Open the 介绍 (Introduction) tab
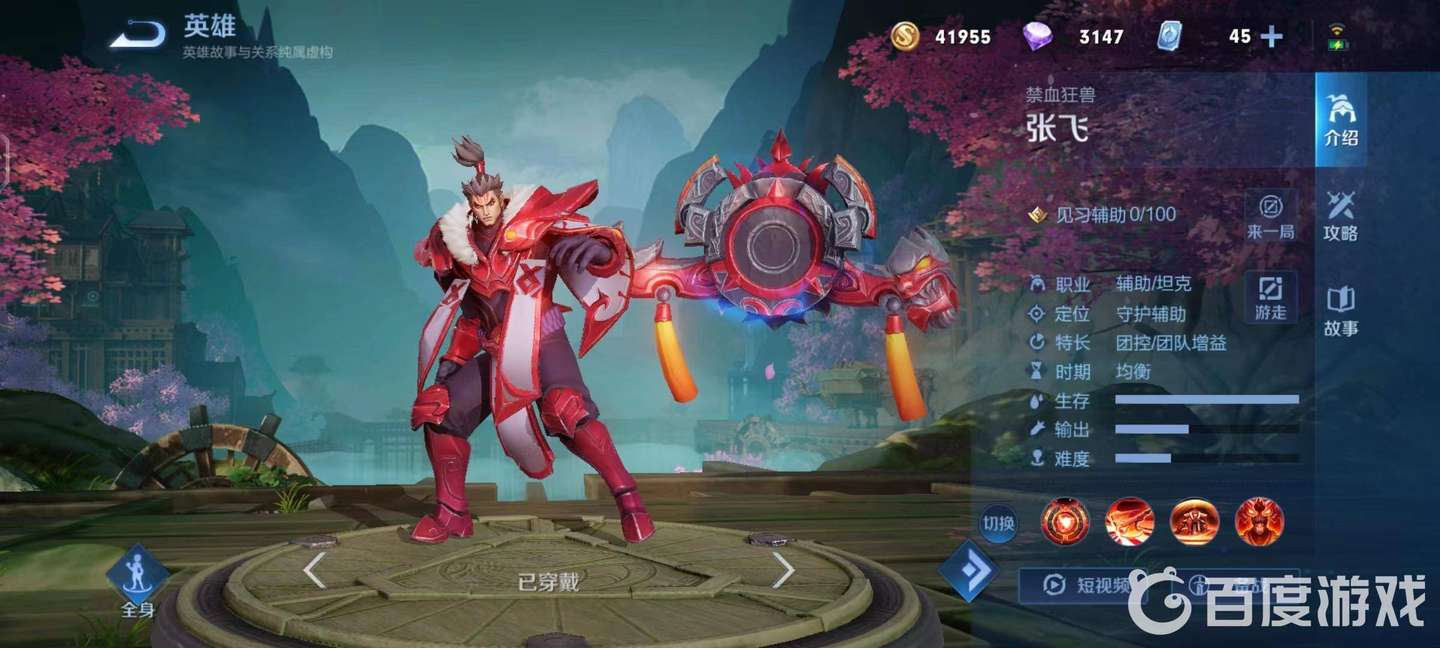This screenshot has width=1440, height=648. coord(1340,119)
